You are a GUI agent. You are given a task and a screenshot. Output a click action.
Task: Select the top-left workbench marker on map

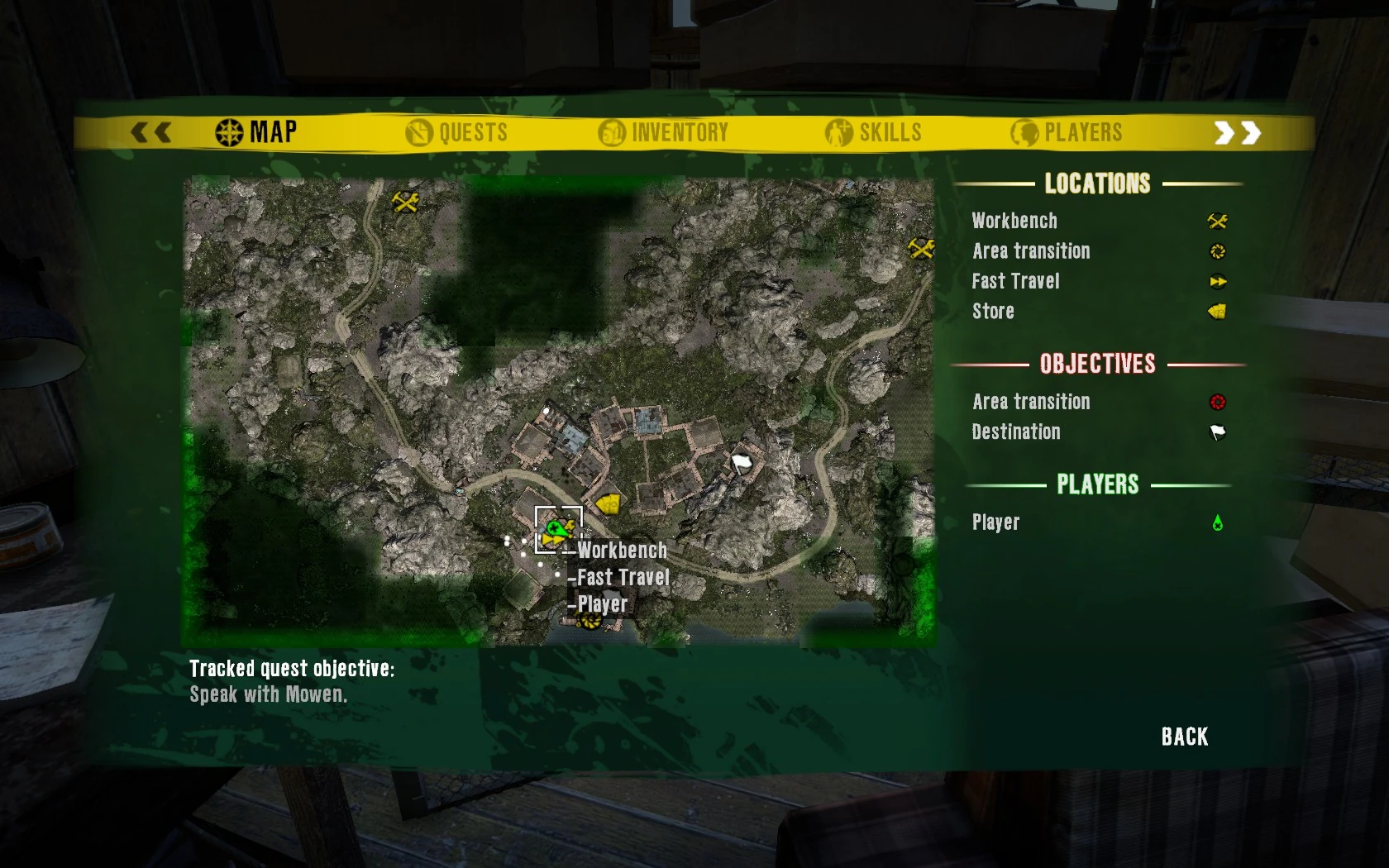coord(405,201)
